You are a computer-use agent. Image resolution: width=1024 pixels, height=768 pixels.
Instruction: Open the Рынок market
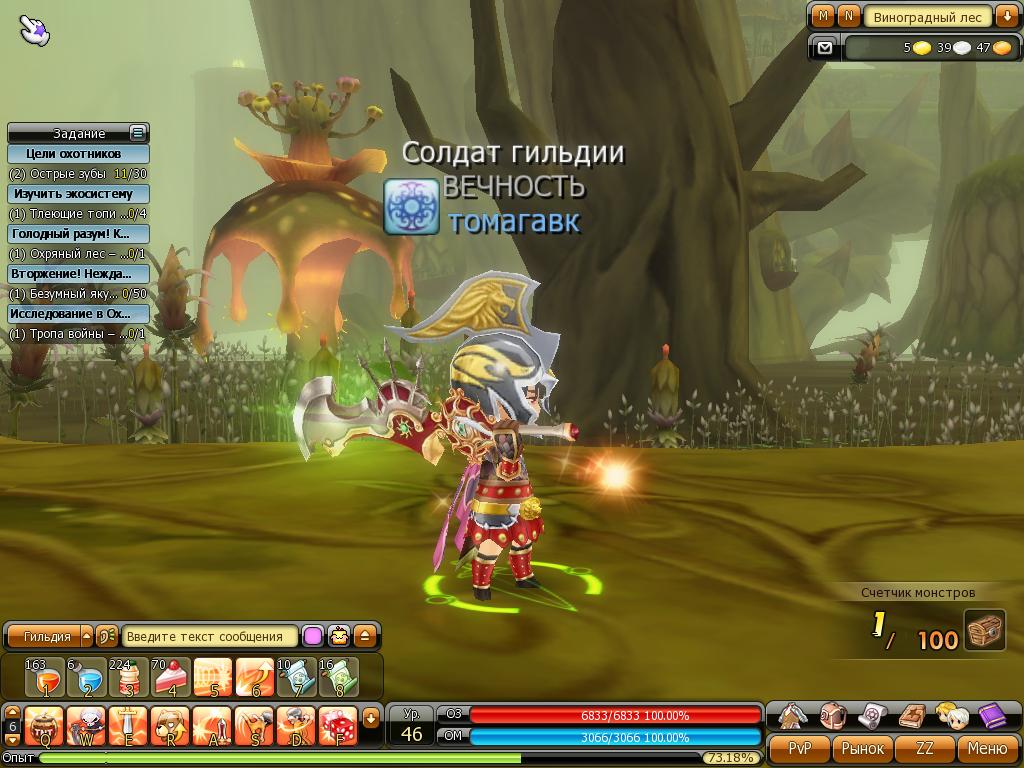tap(862, 748)
